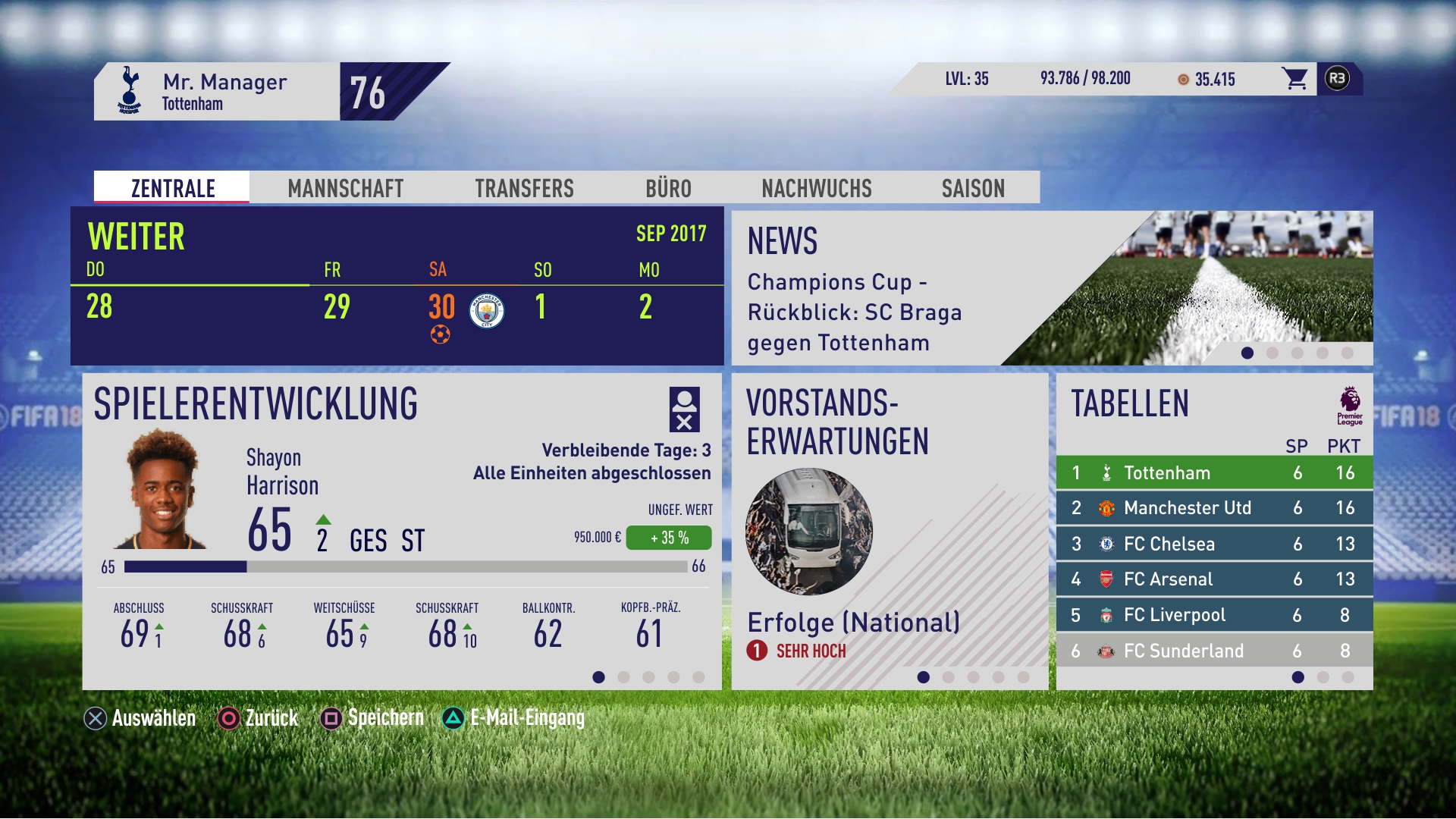Go to the Nachwuchs tab
Viewport: 1456px width, 819px height.
[x=817, y=188]
